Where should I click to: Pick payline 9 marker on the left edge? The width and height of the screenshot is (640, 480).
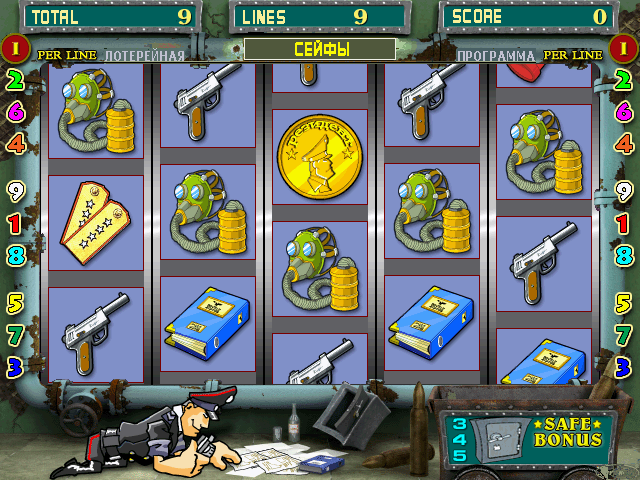click(x=15, y=189)
